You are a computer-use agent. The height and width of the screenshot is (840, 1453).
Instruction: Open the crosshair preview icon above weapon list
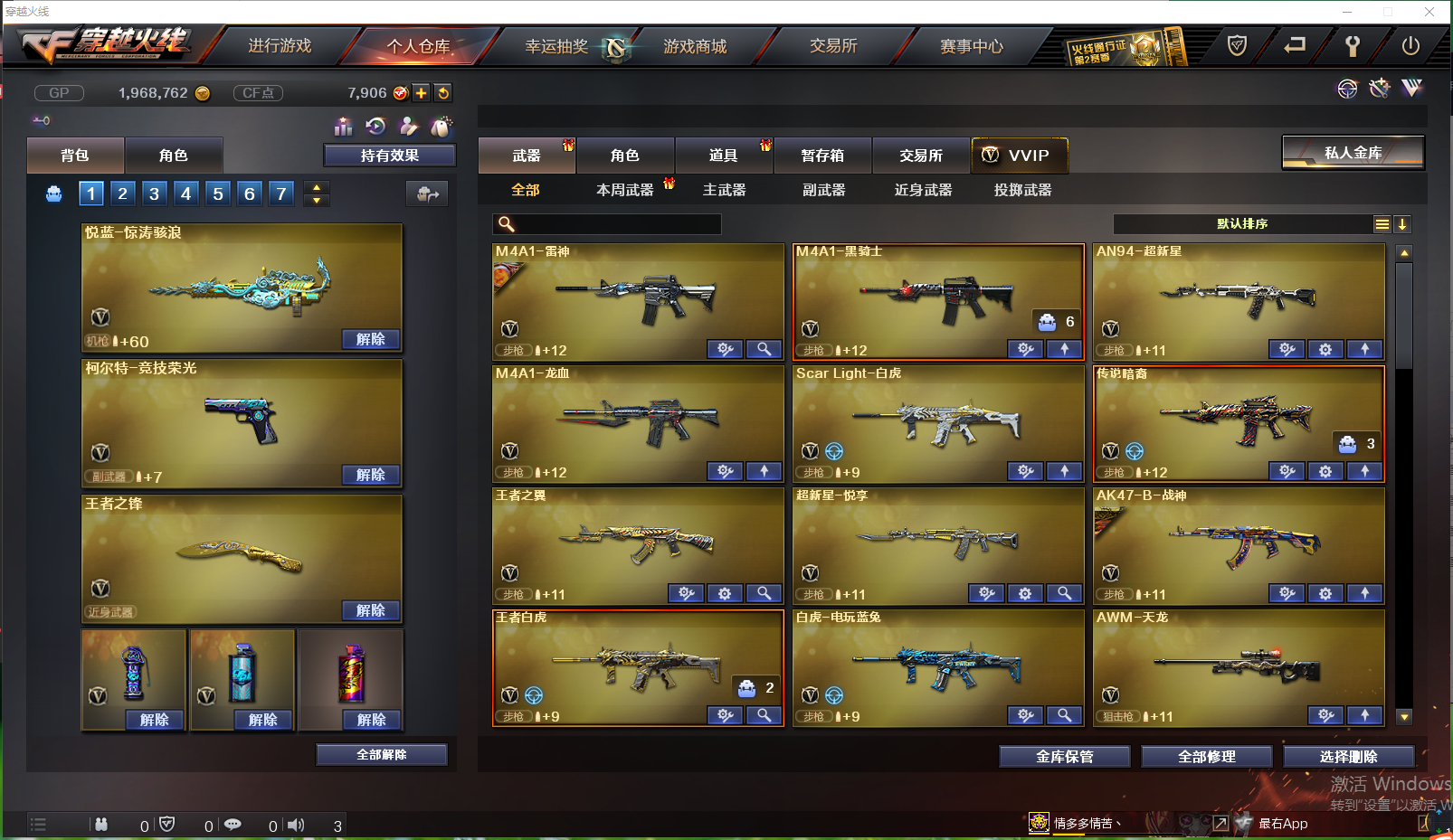(1347, 89)
